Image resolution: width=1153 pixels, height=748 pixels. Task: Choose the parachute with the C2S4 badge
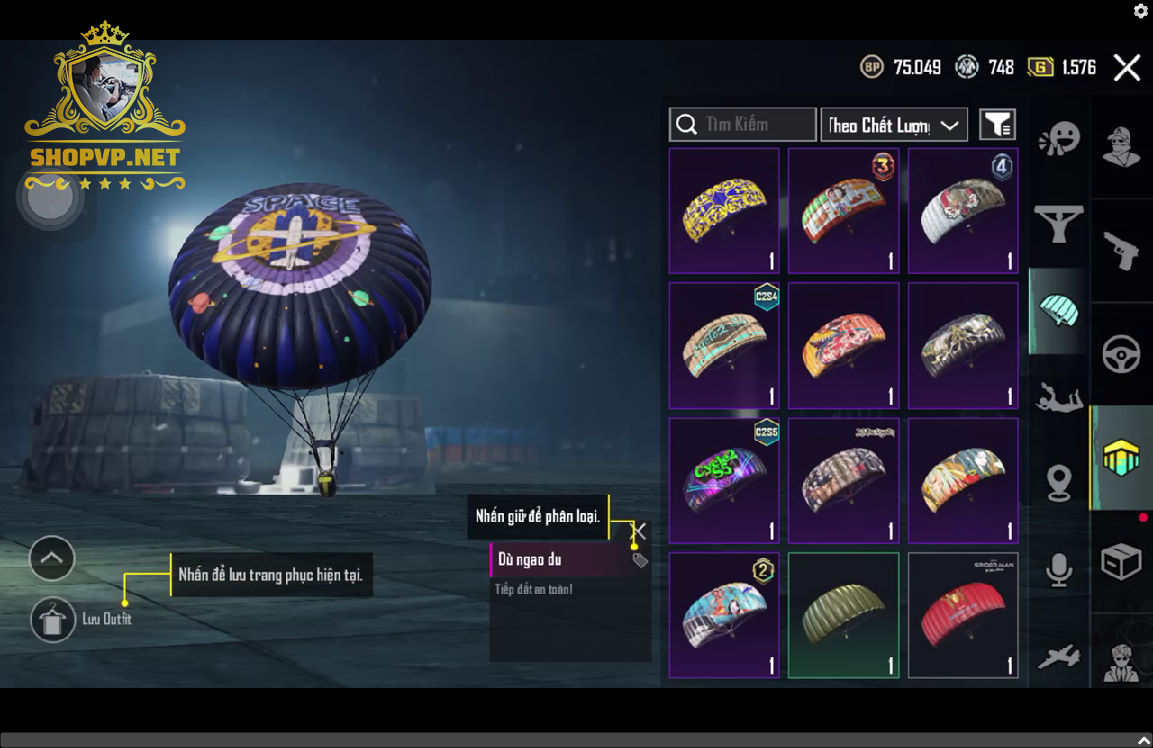[723, 345]
